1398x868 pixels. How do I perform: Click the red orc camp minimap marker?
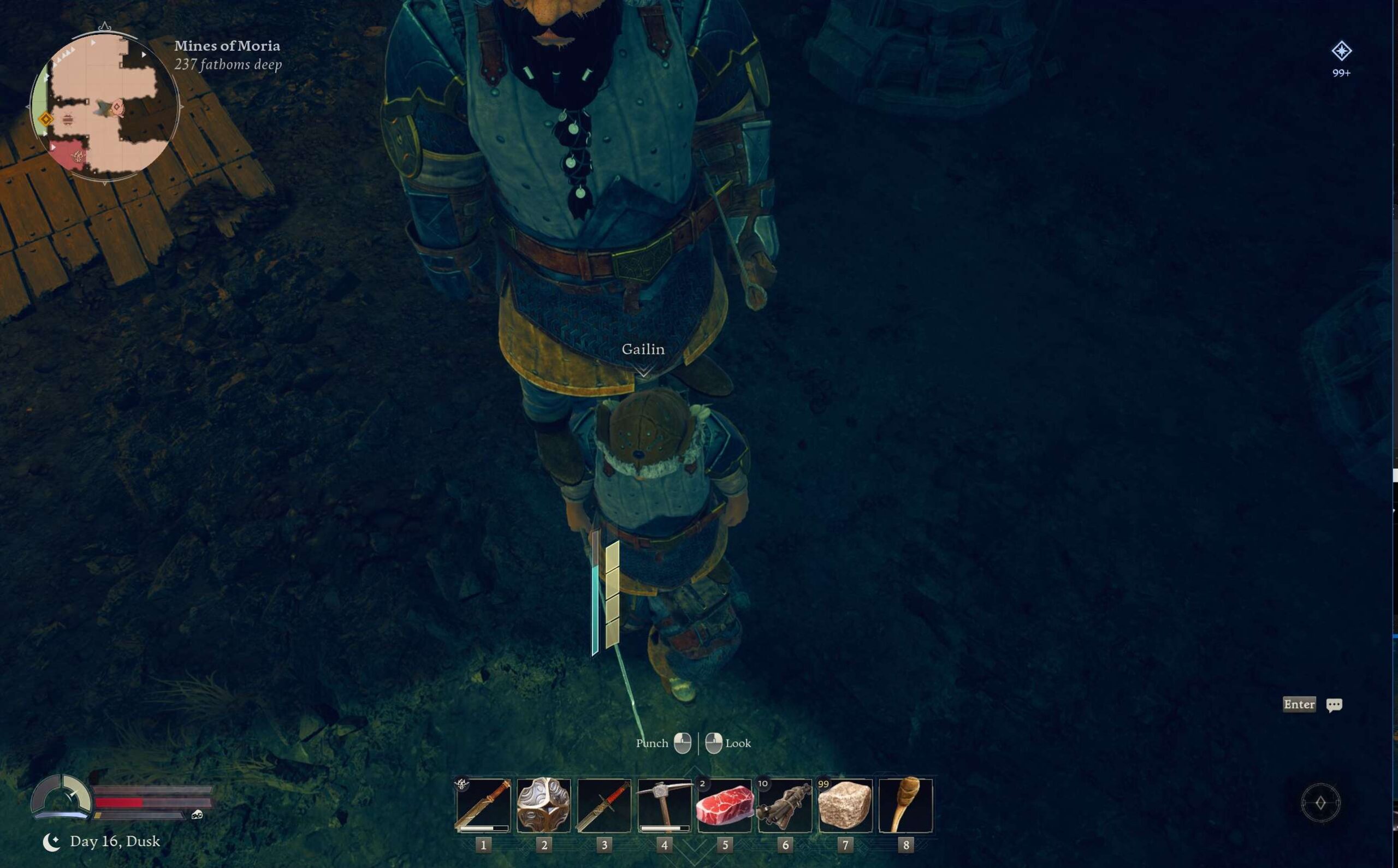pos(76,155)
